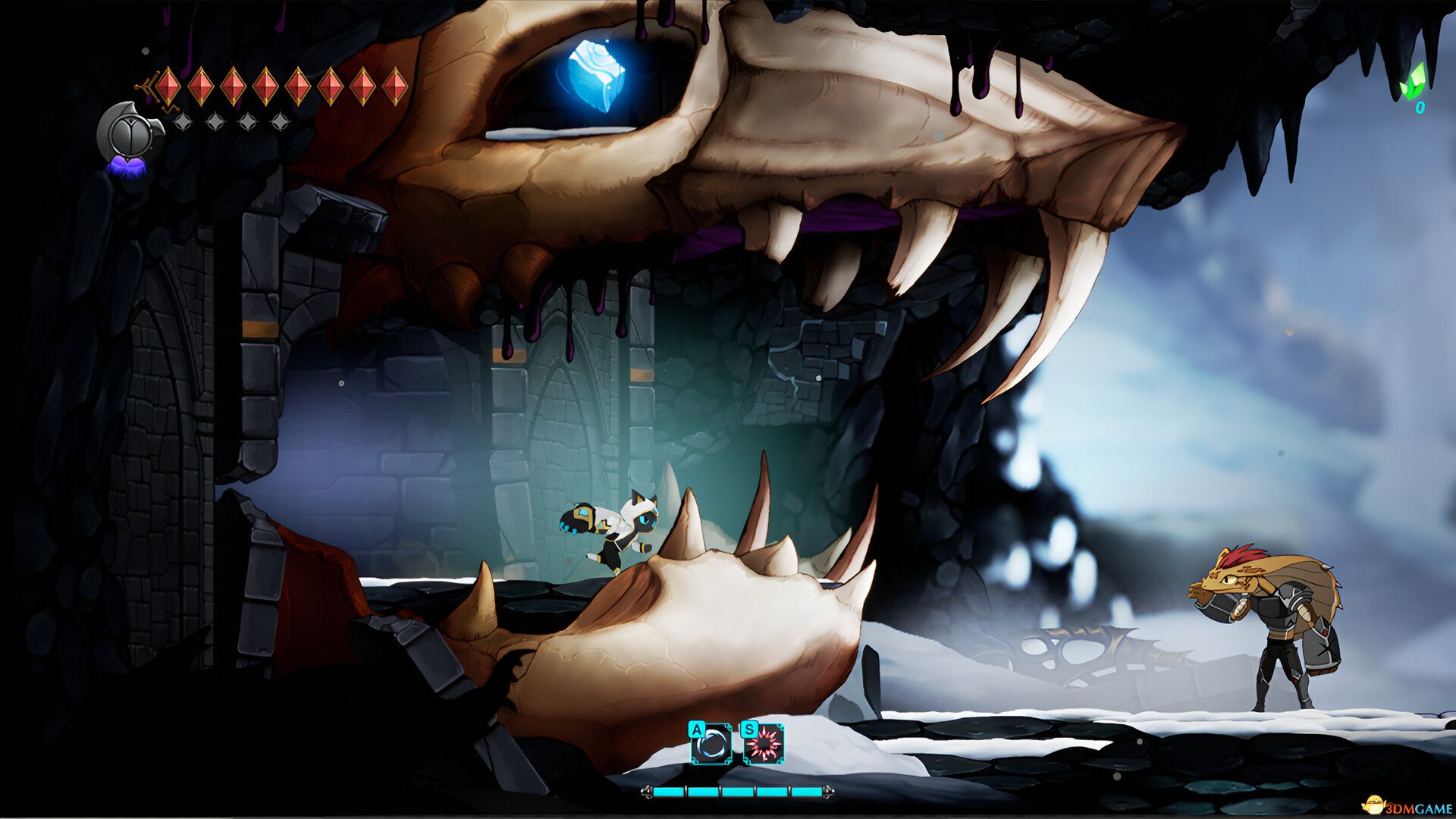Click the first red health diamond
The height and width of the screenshot is (819, 1456).
click(168, 86)
